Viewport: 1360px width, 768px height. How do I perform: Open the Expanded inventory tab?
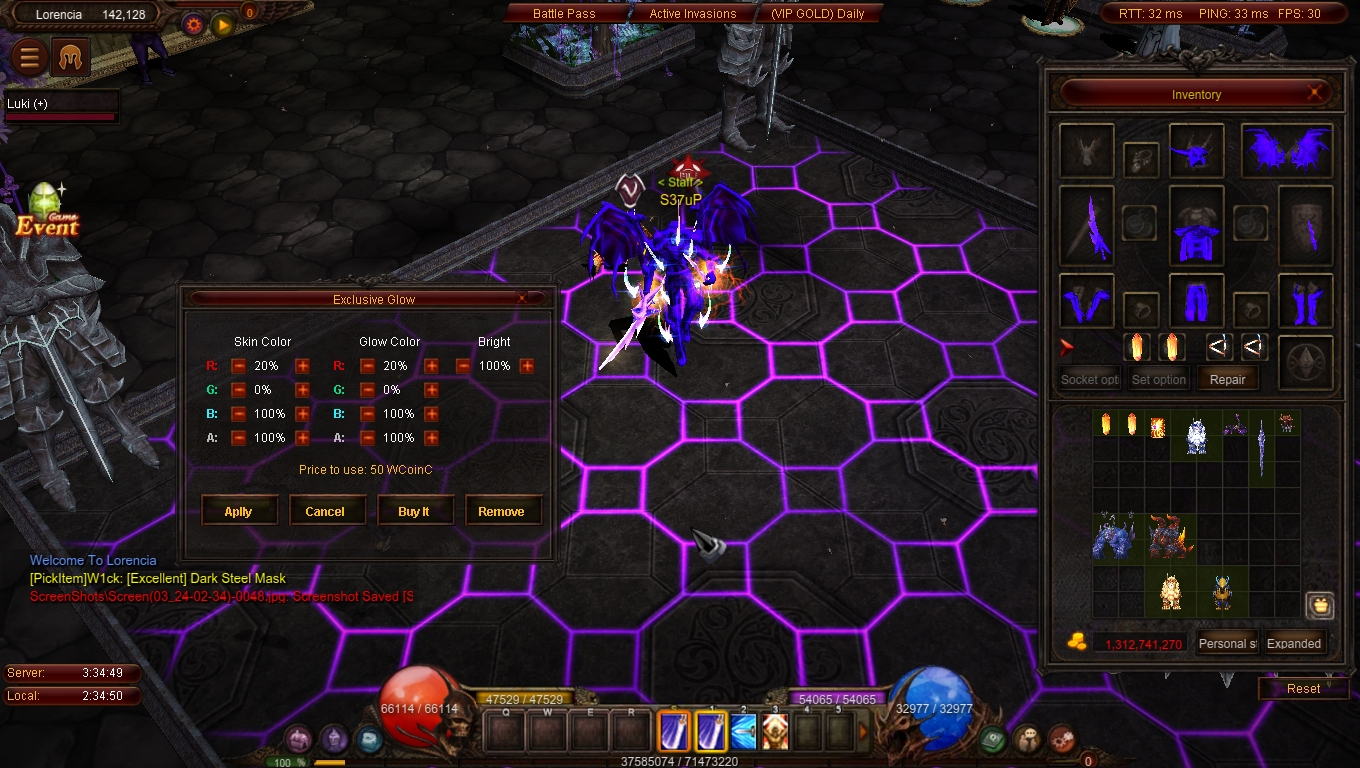coord(1294,643)
